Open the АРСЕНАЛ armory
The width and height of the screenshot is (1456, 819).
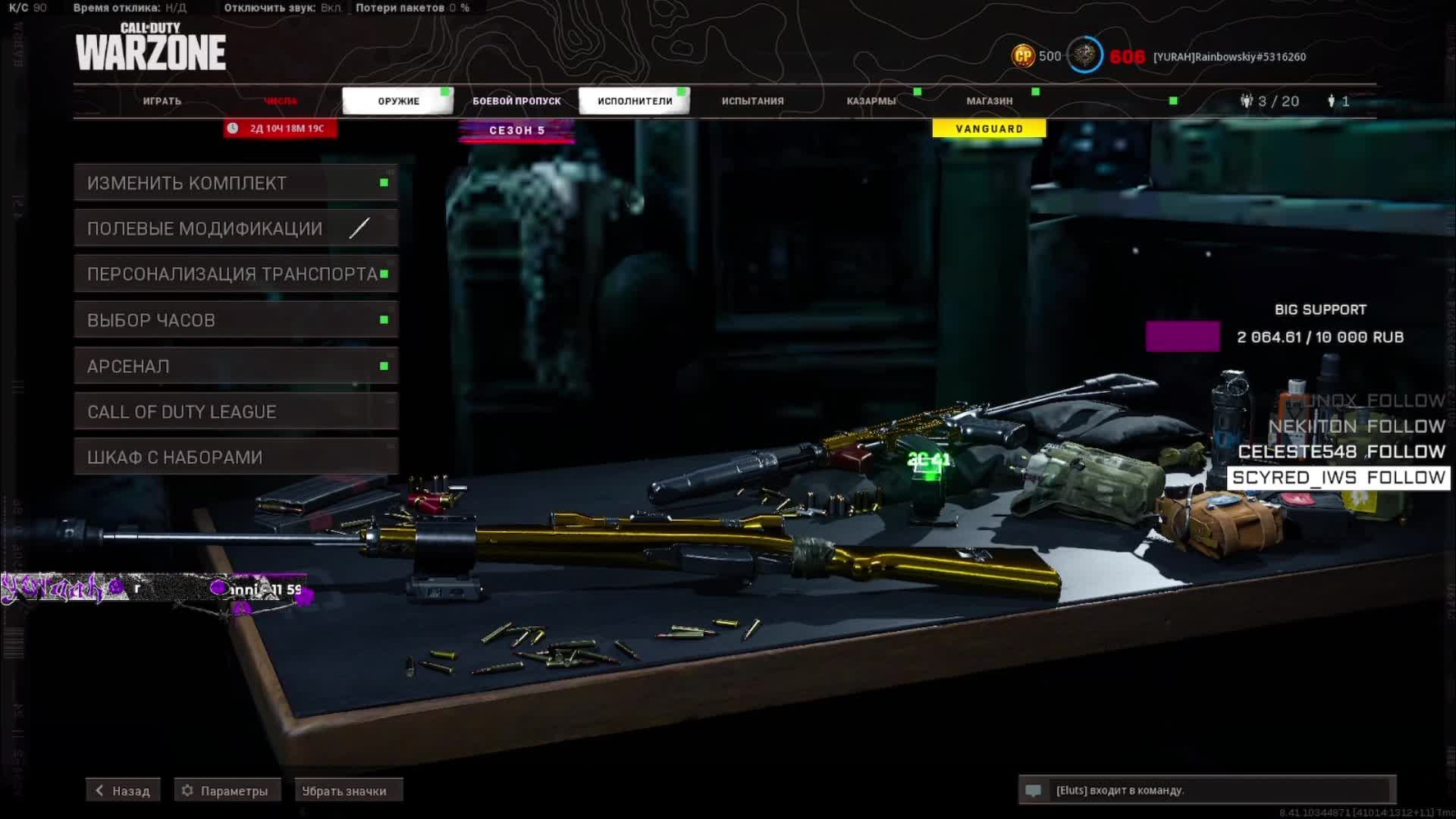pos(235,366)
